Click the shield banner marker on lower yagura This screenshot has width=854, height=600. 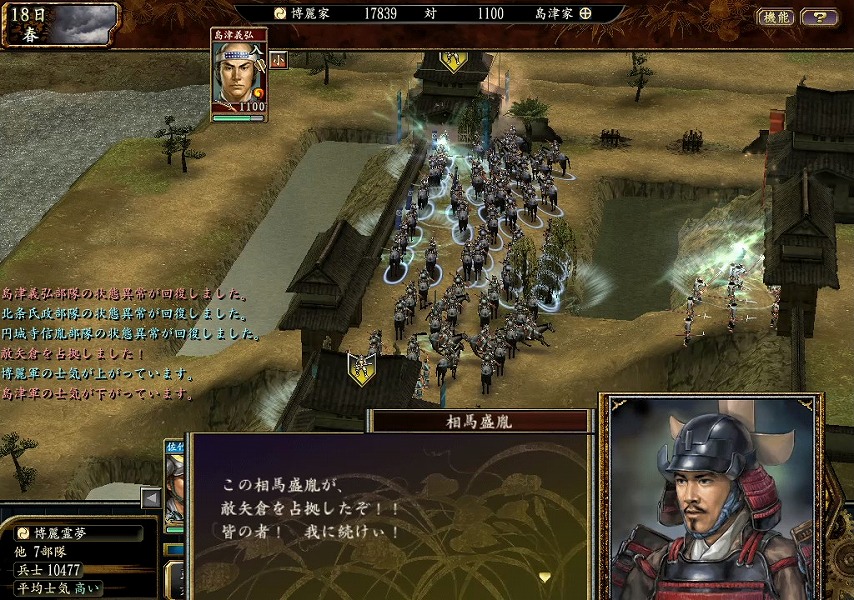(362, 366)
